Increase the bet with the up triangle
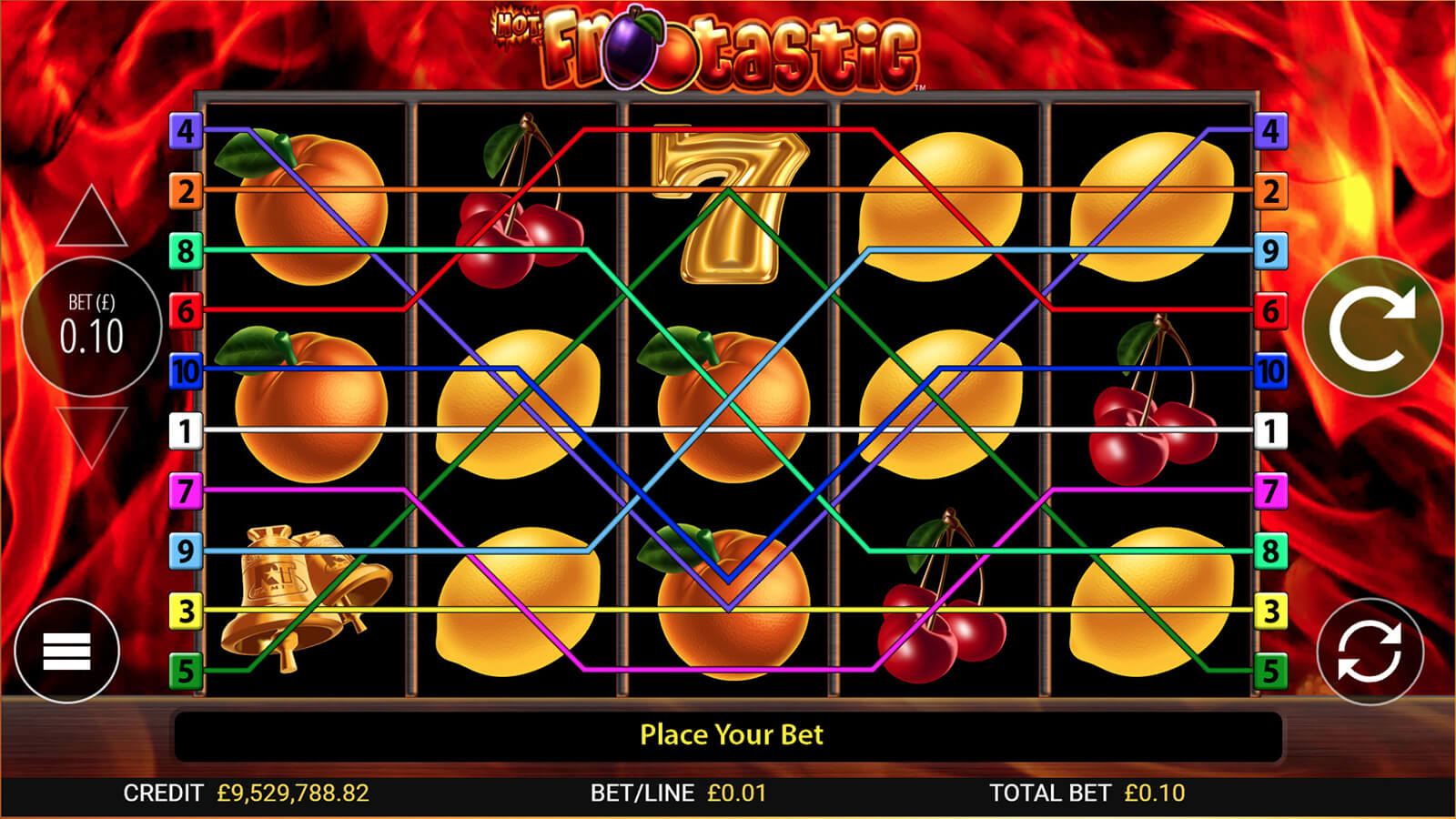This screenshot has width=1456, height=819. [x=91, y=220]
